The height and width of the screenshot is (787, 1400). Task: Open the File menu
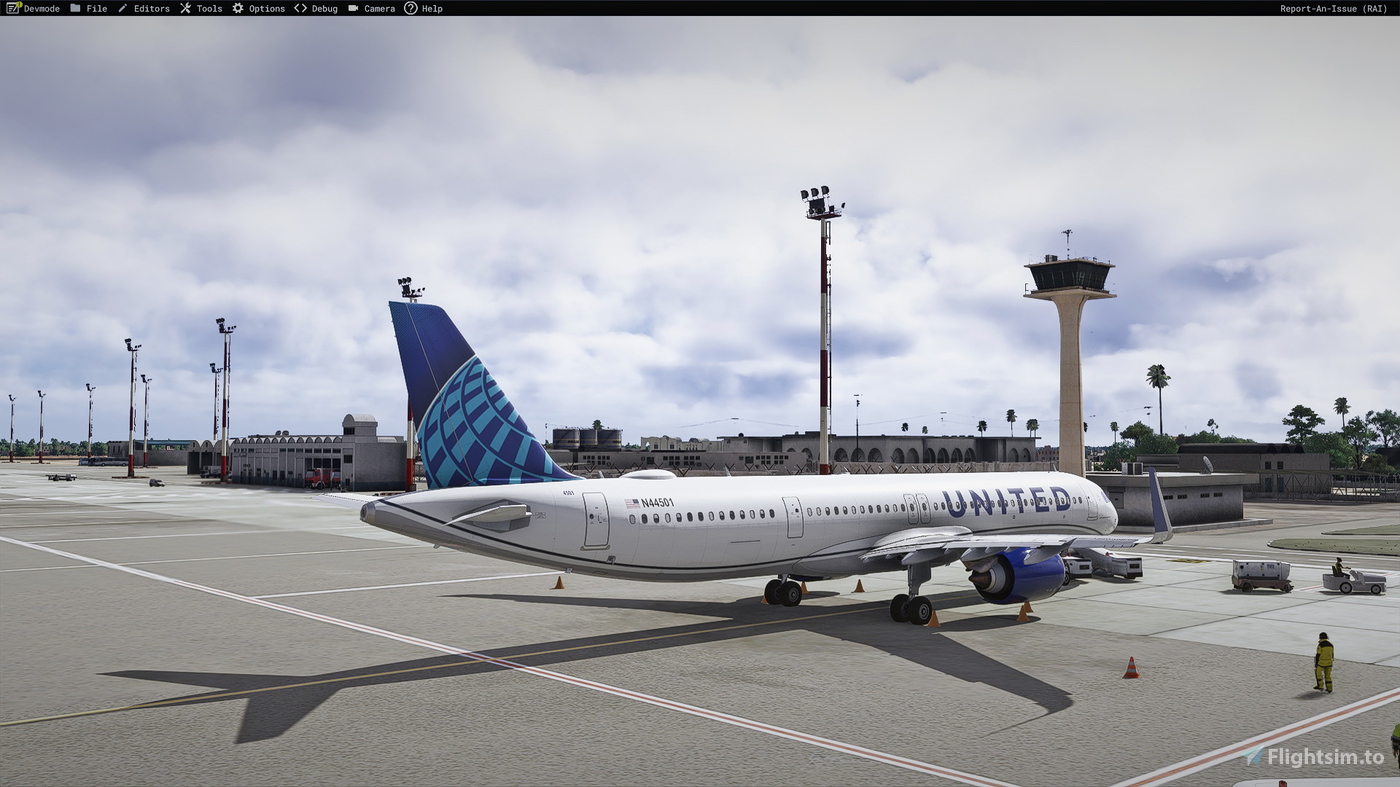[x=96, y=8]
